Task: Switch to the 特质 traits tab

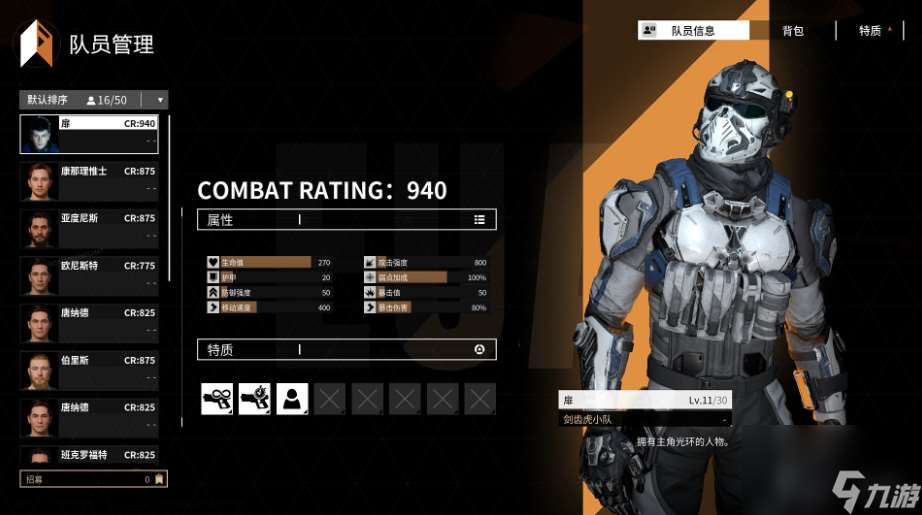Action: [x=870, y=31]
